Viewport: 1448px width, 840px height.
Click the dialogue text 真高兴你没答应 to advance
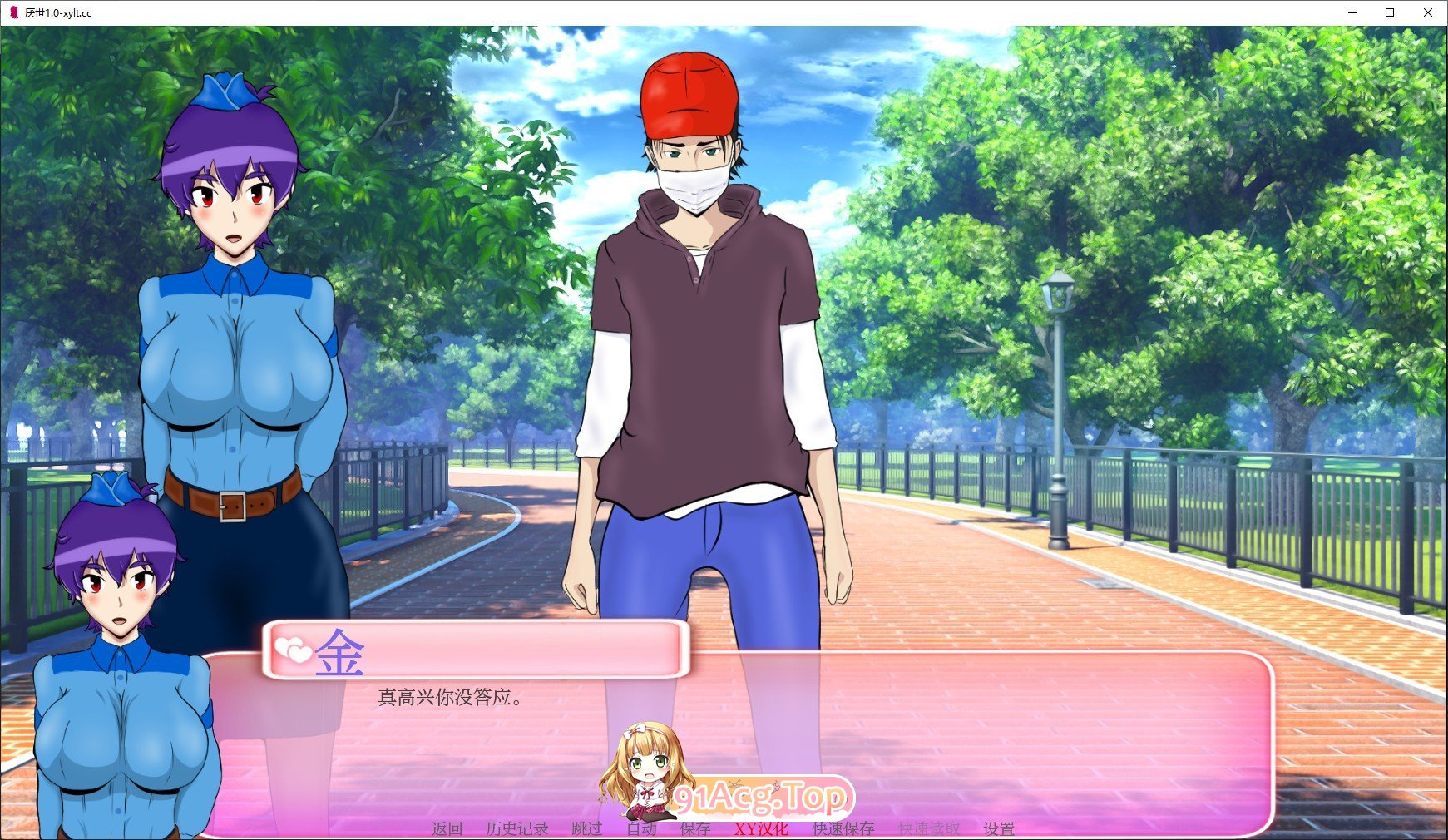[450, 698]
